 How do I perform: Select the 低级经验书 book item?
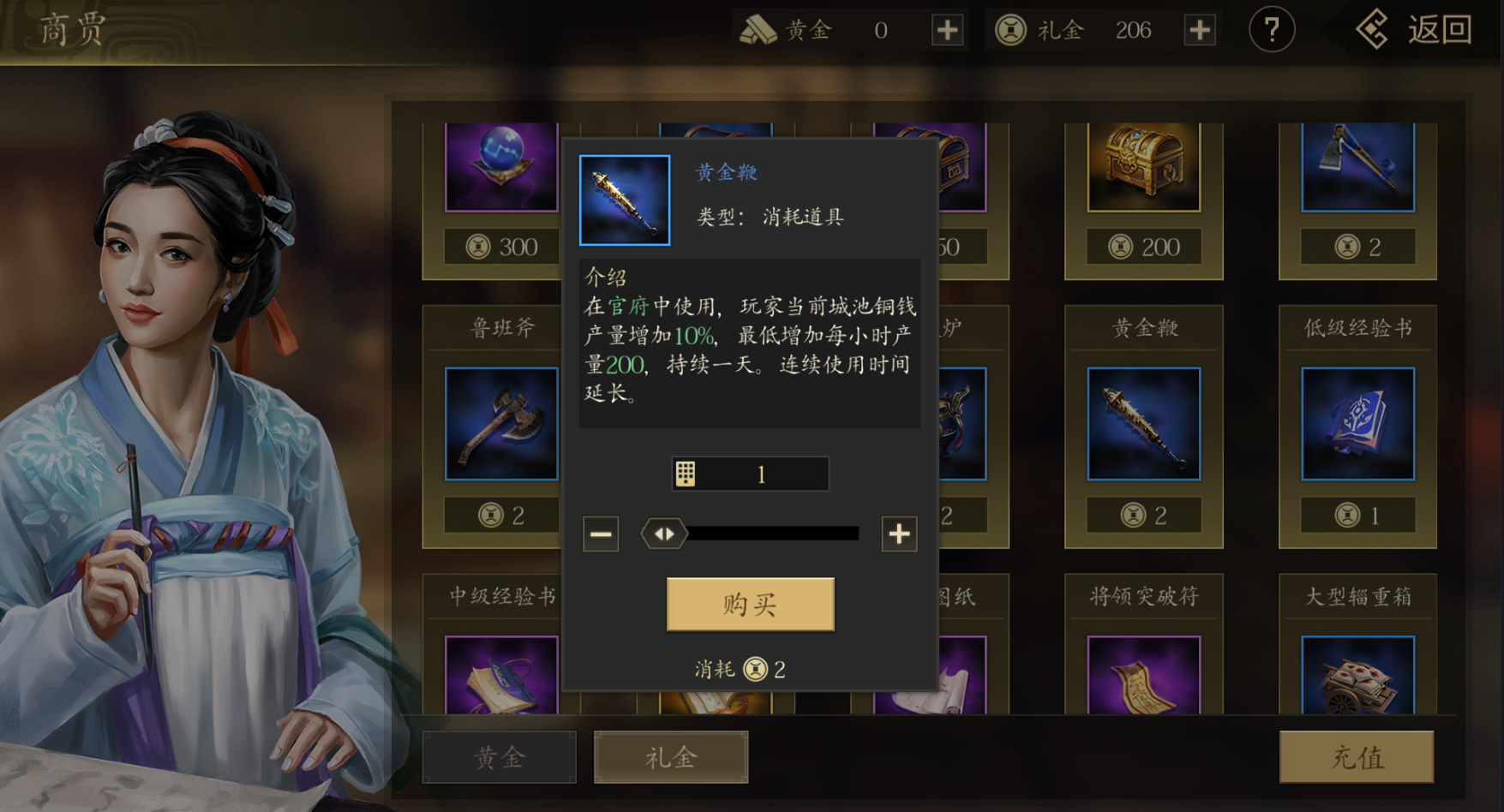point(1357,424)
